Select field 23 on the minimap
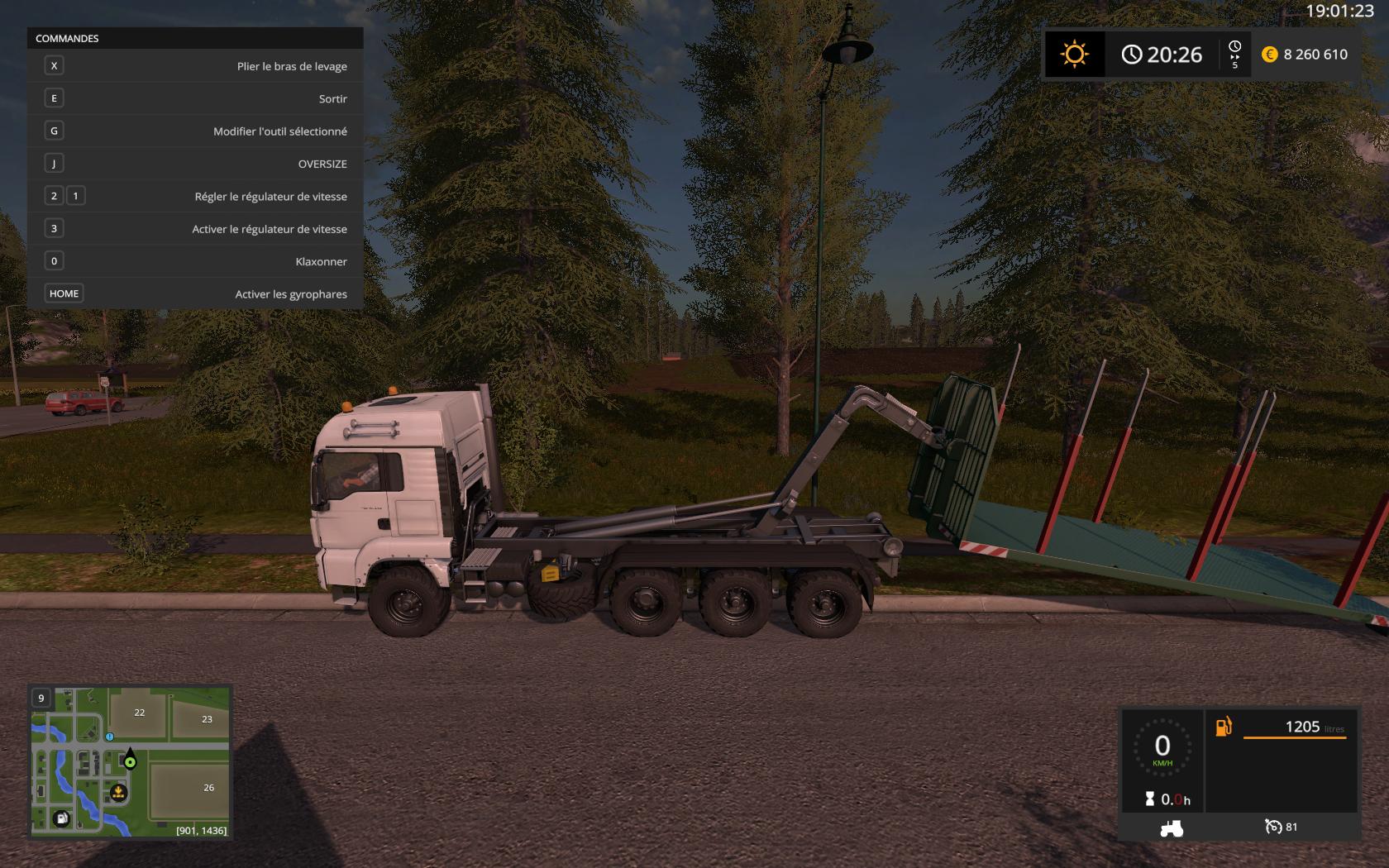The height and width of the screenshot is (868, 1389). 207,719
